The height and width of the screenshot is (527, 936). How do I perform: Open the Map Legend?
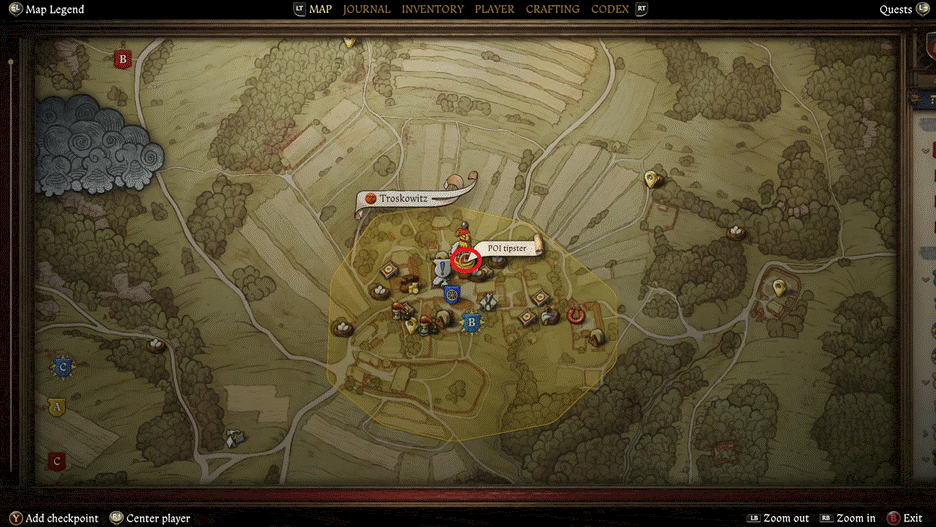[52, 9]
